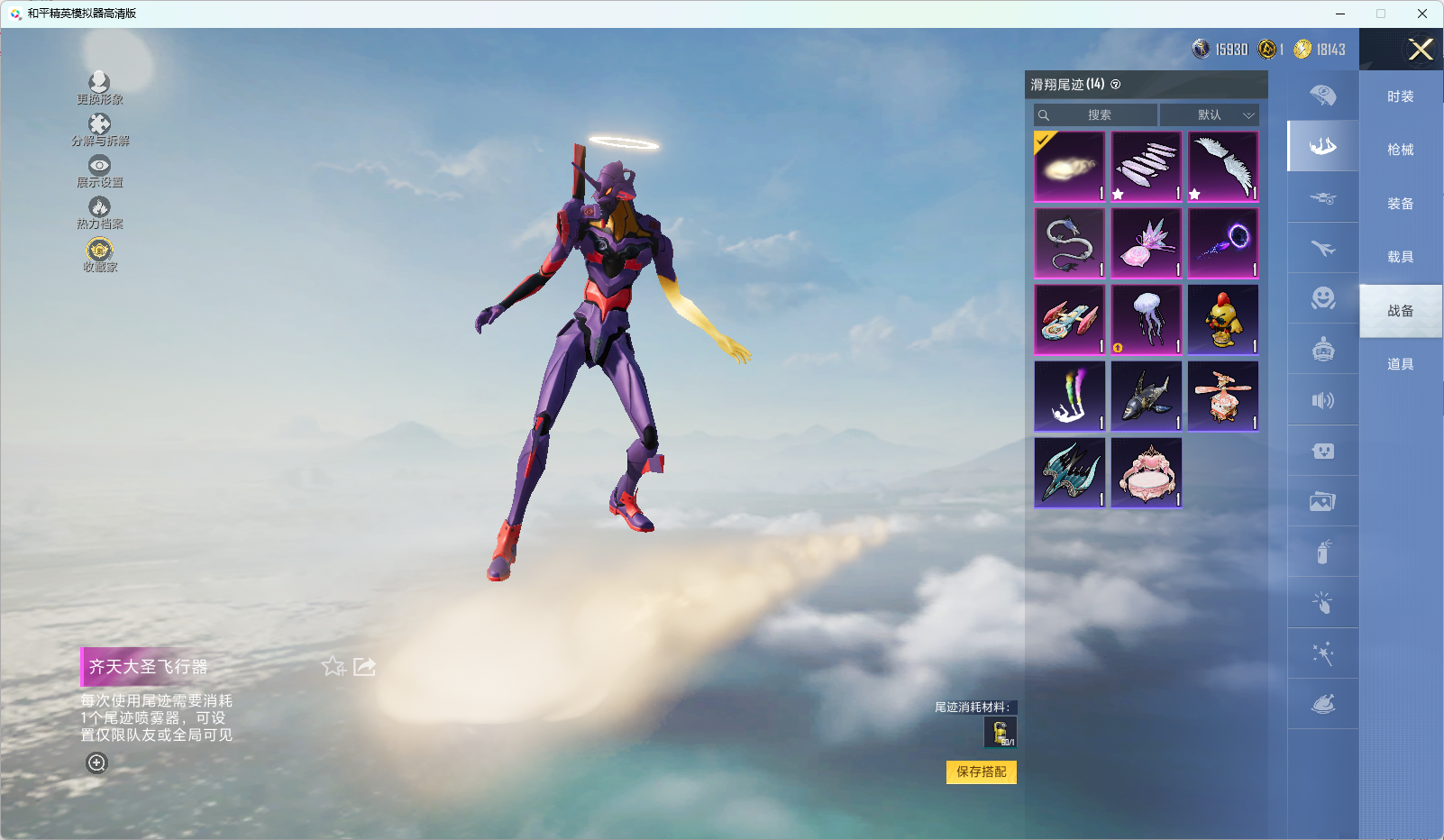
Task: Open 更换形象 character change
Action: point(99,88)
